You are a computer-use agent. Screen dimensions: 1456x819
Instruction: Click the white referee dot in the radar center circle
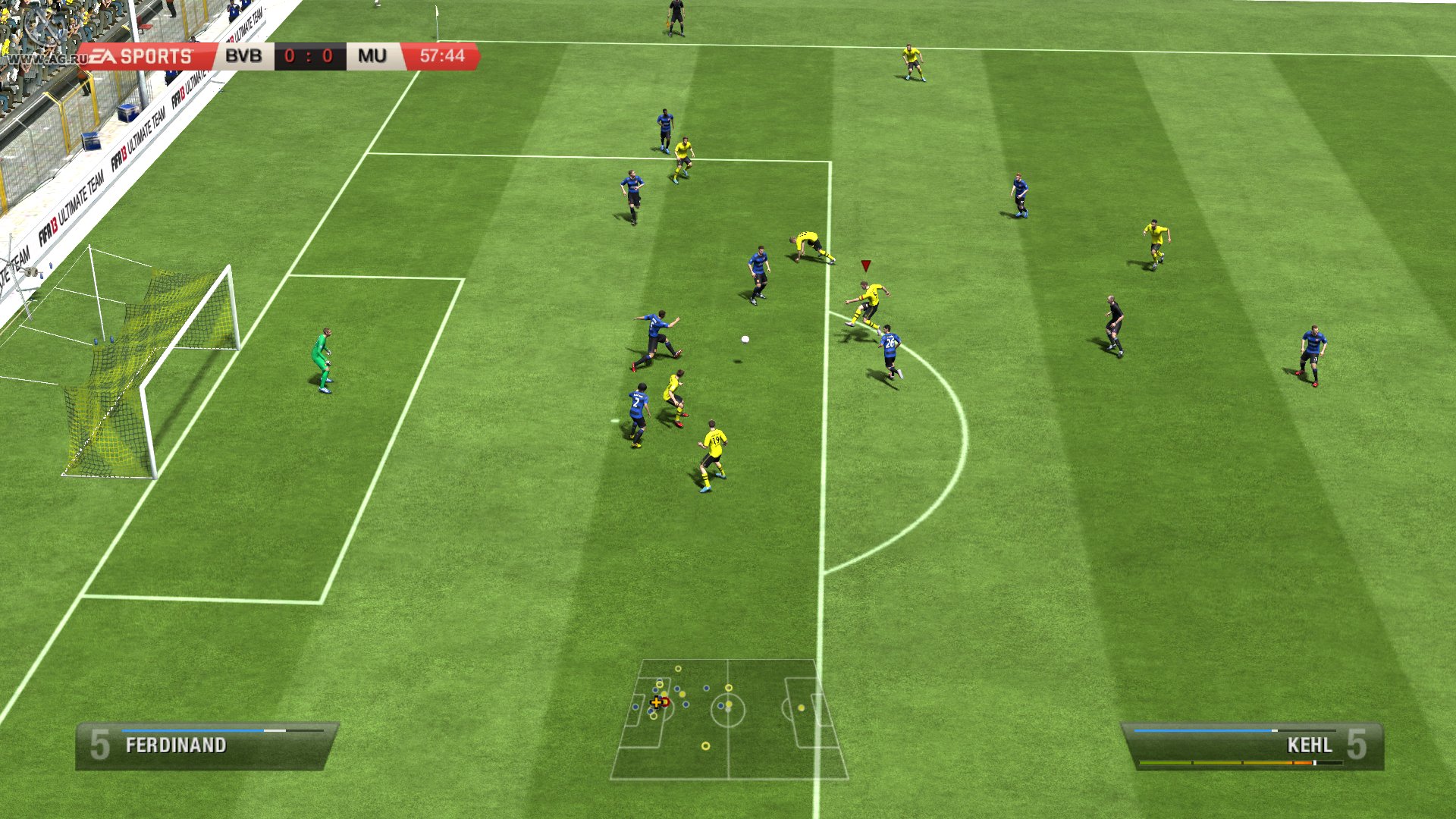pyautogui.click(x=728, y=710)
